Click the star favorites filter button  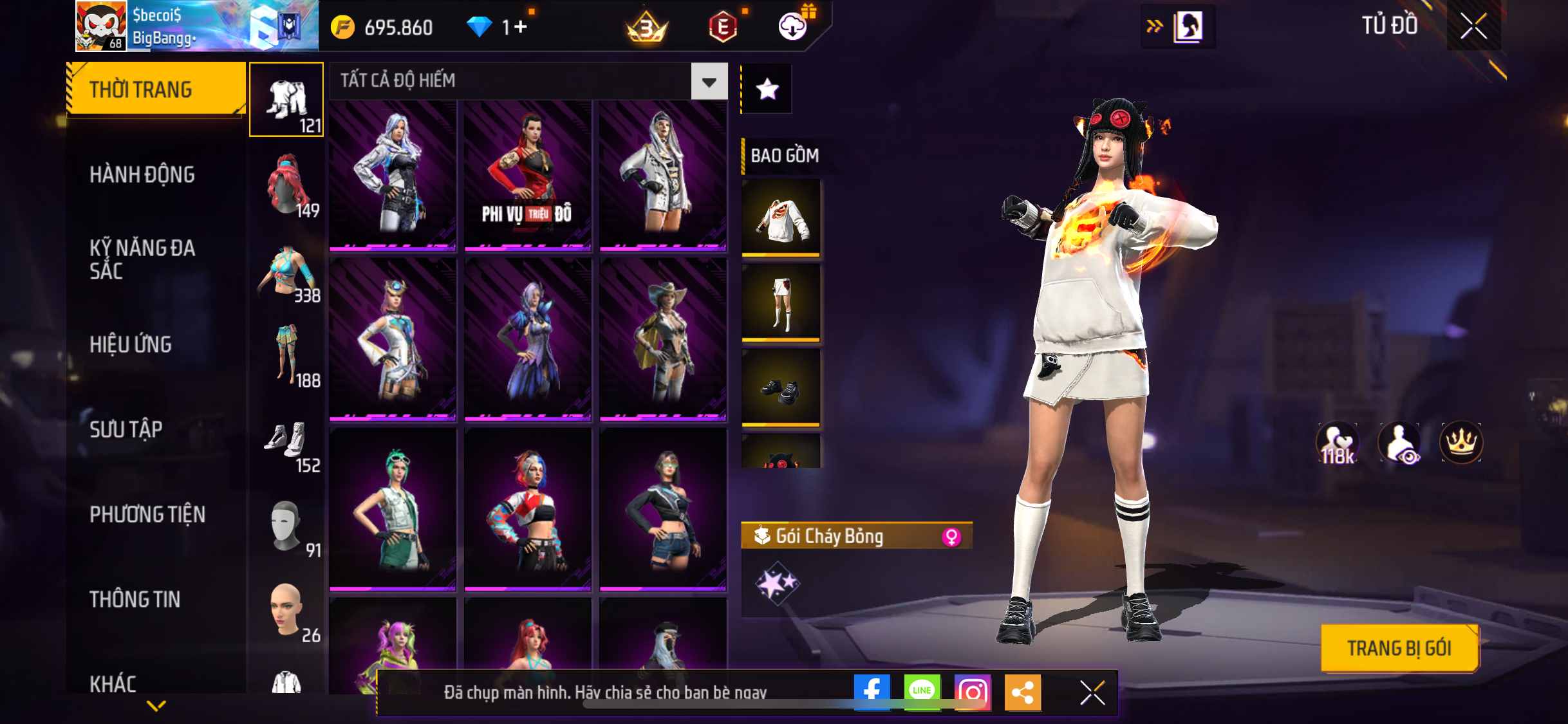pyautogui.click(x=767, y=89)
